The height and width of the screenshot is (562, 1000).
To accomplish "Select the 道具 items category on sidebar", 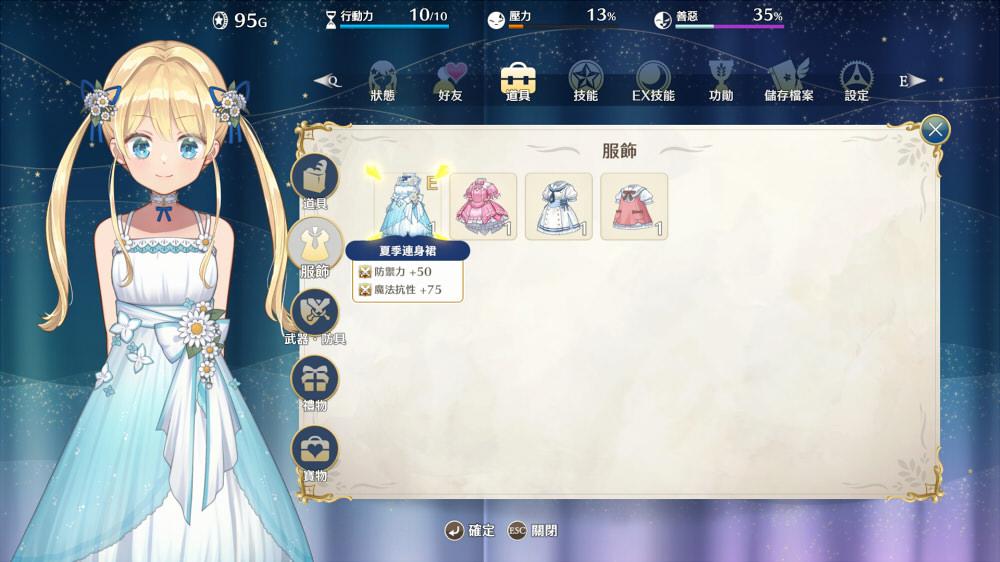I will point(315,180).
